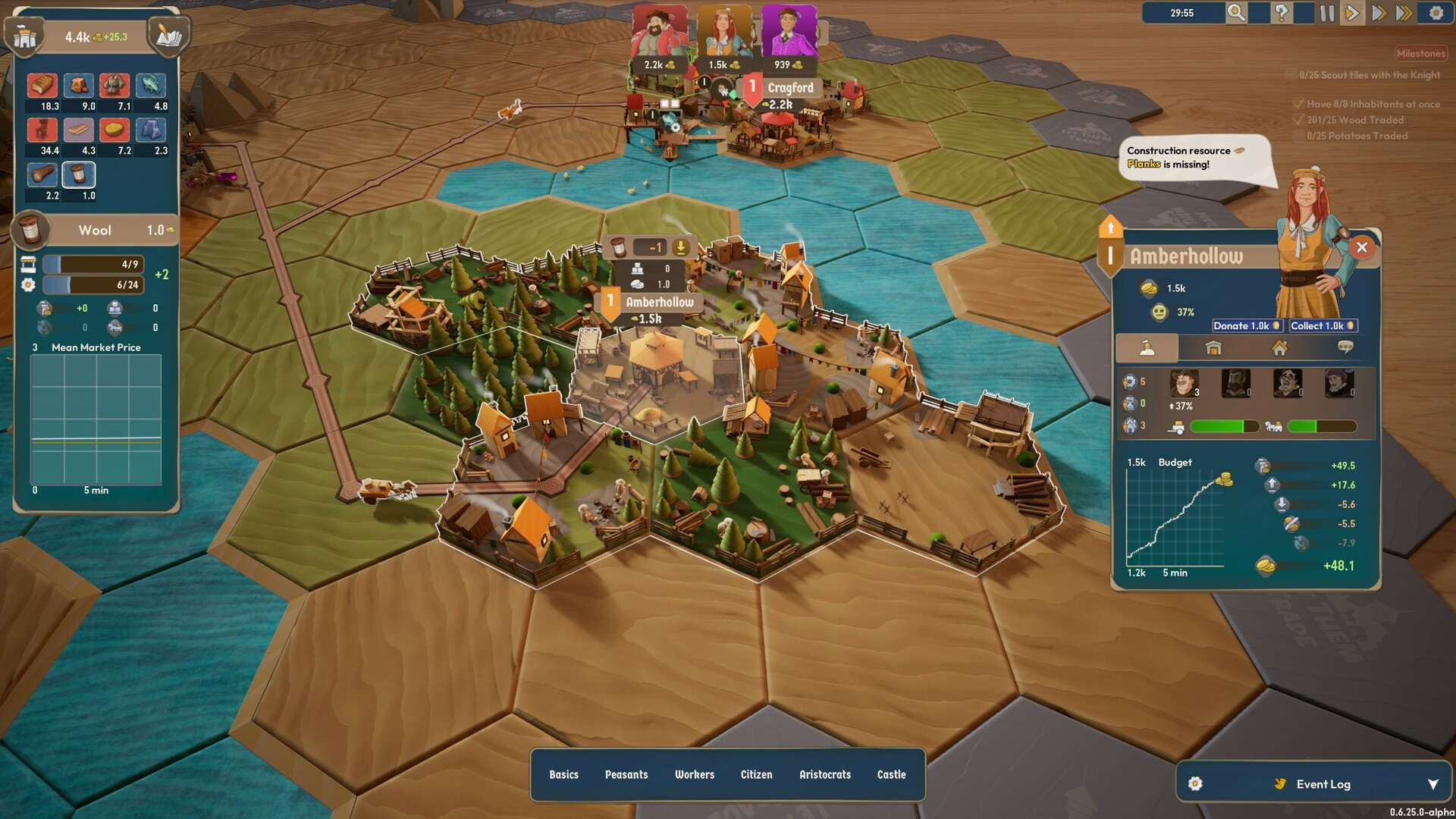
Task: Choose the Aristocrats build category
Action: (x=825, y=774)
